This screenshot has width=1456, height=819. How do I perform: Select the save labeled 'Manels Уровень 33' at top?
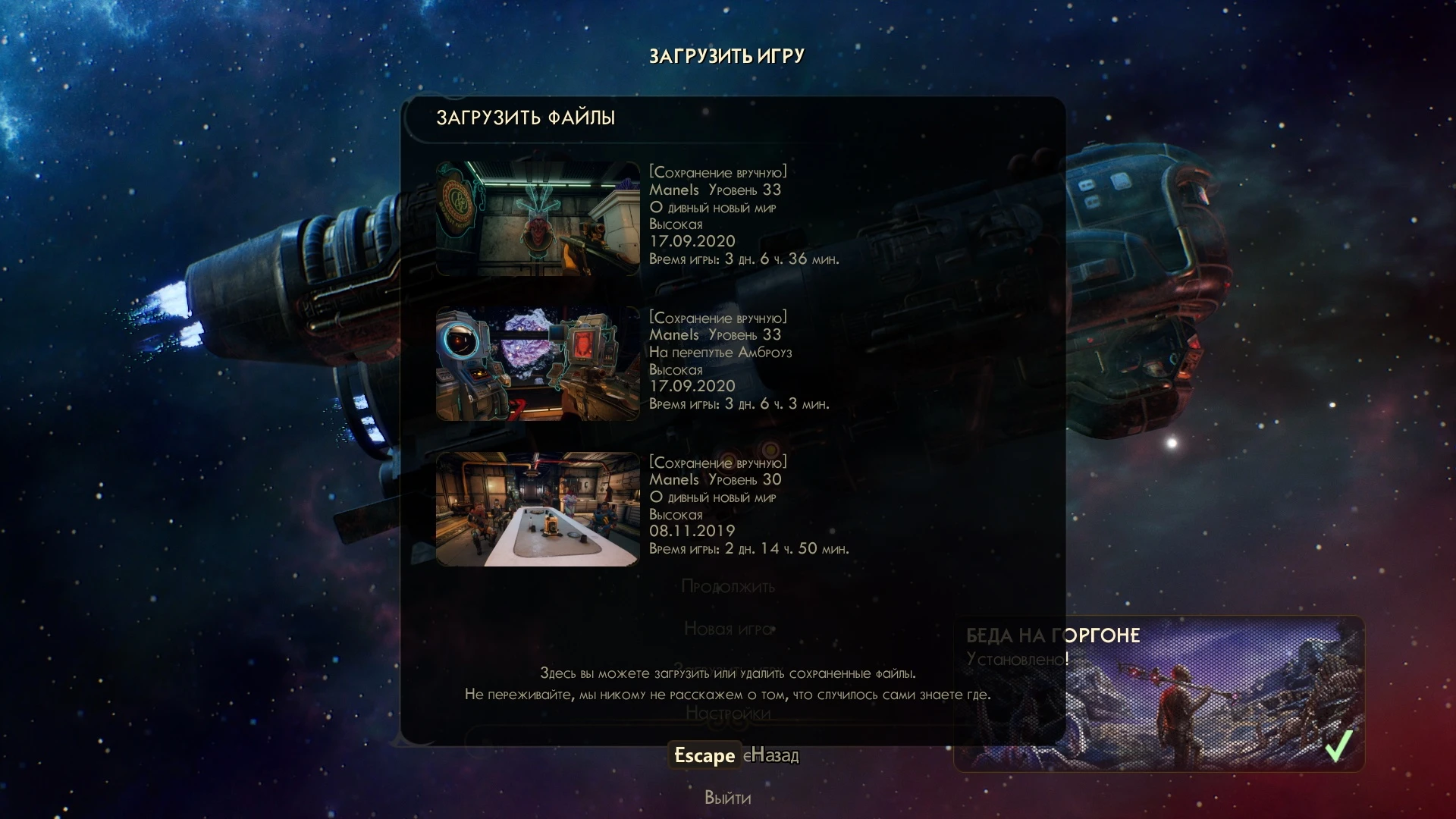click(716, 190)
